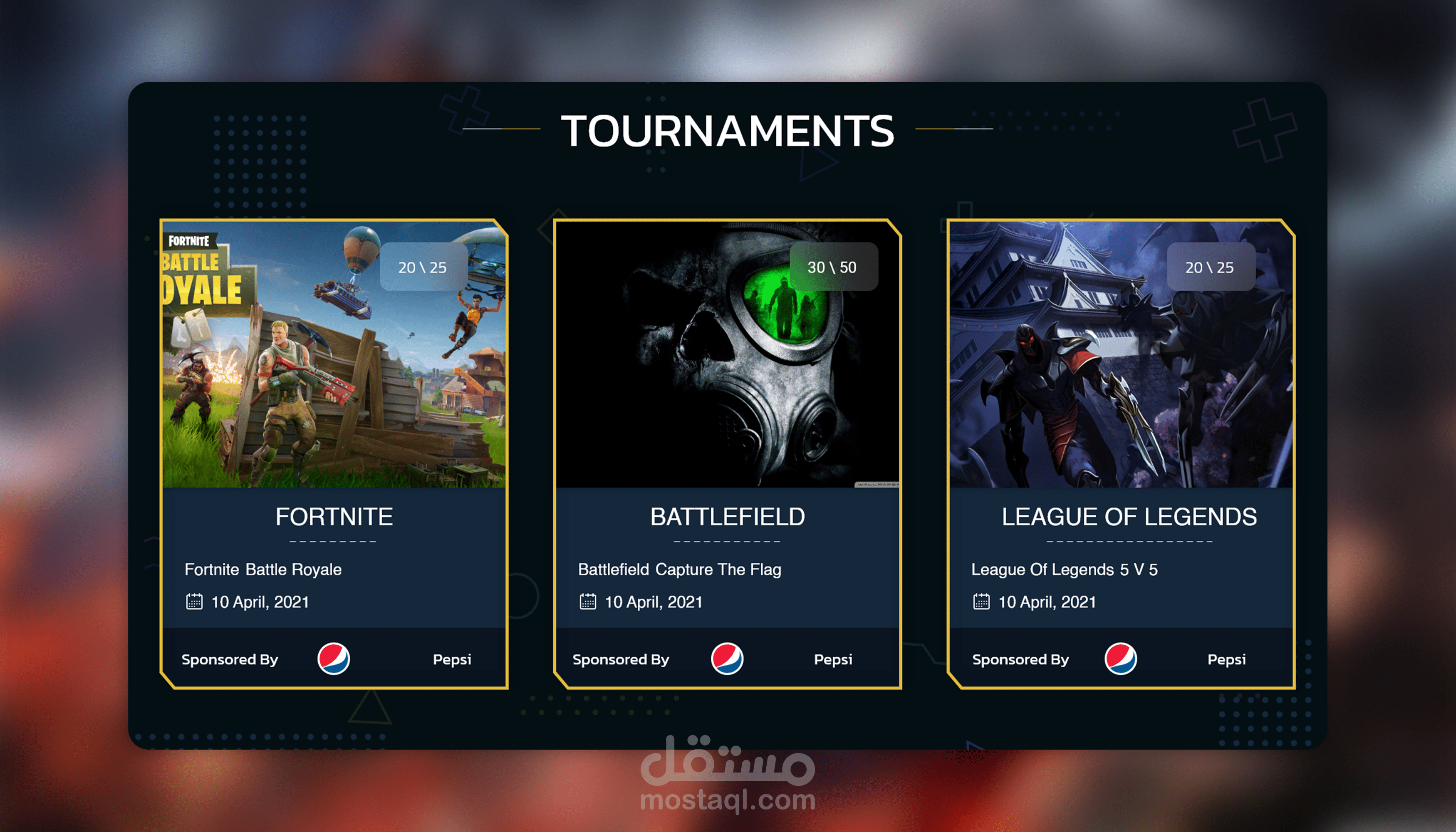
Task: Open Fortnite Battle Royale description
Action: (263, 569)
